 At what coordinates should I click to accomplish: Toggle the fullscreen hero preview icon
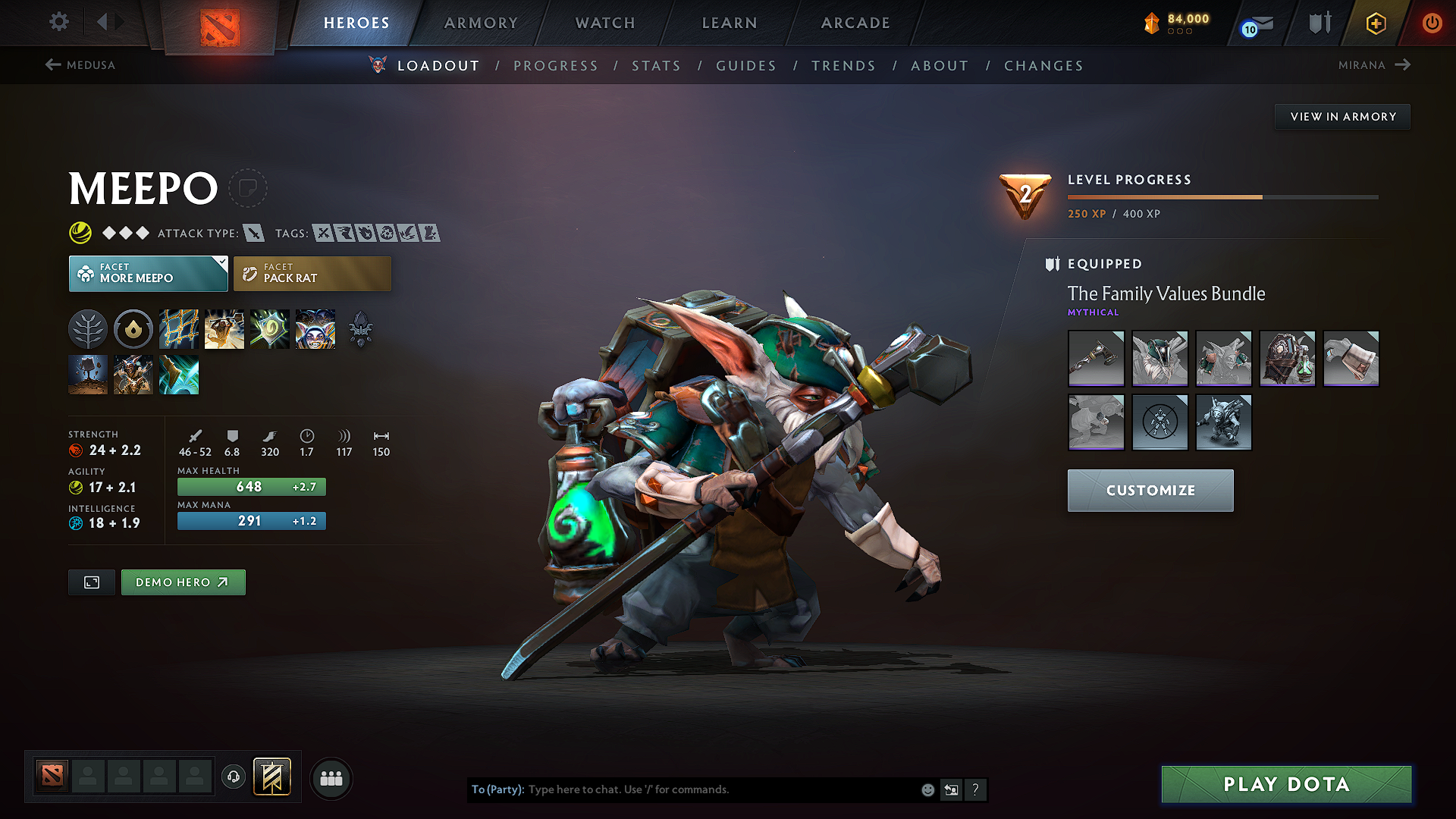(x=91, y=582)
